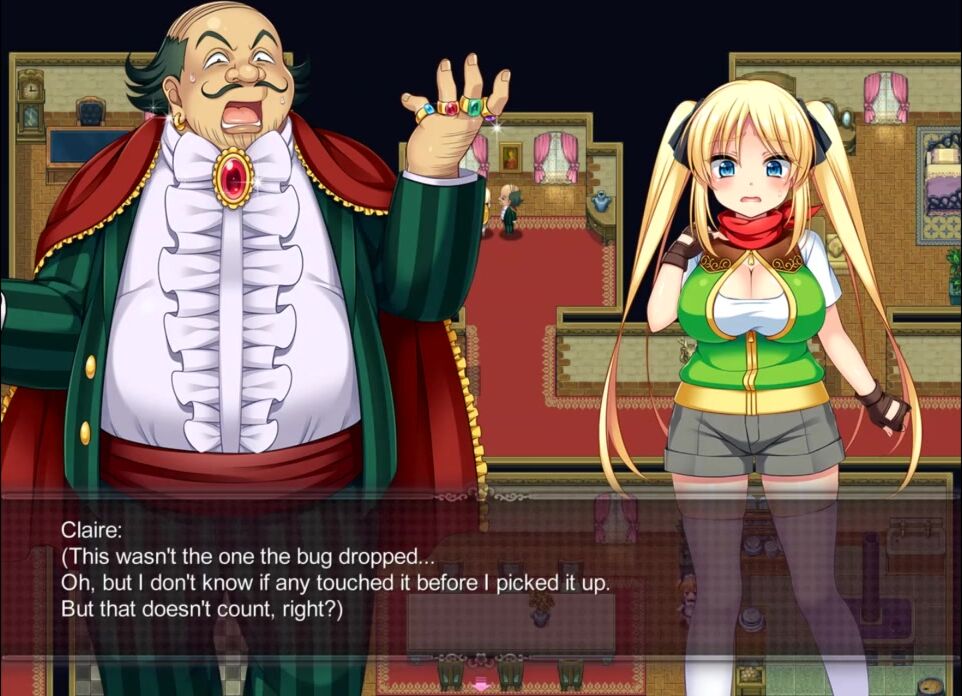This screenshot has width=962, height=696.
Task: Click the pink continue arrow in dialogue box
Action: click(x=481, y=685)
